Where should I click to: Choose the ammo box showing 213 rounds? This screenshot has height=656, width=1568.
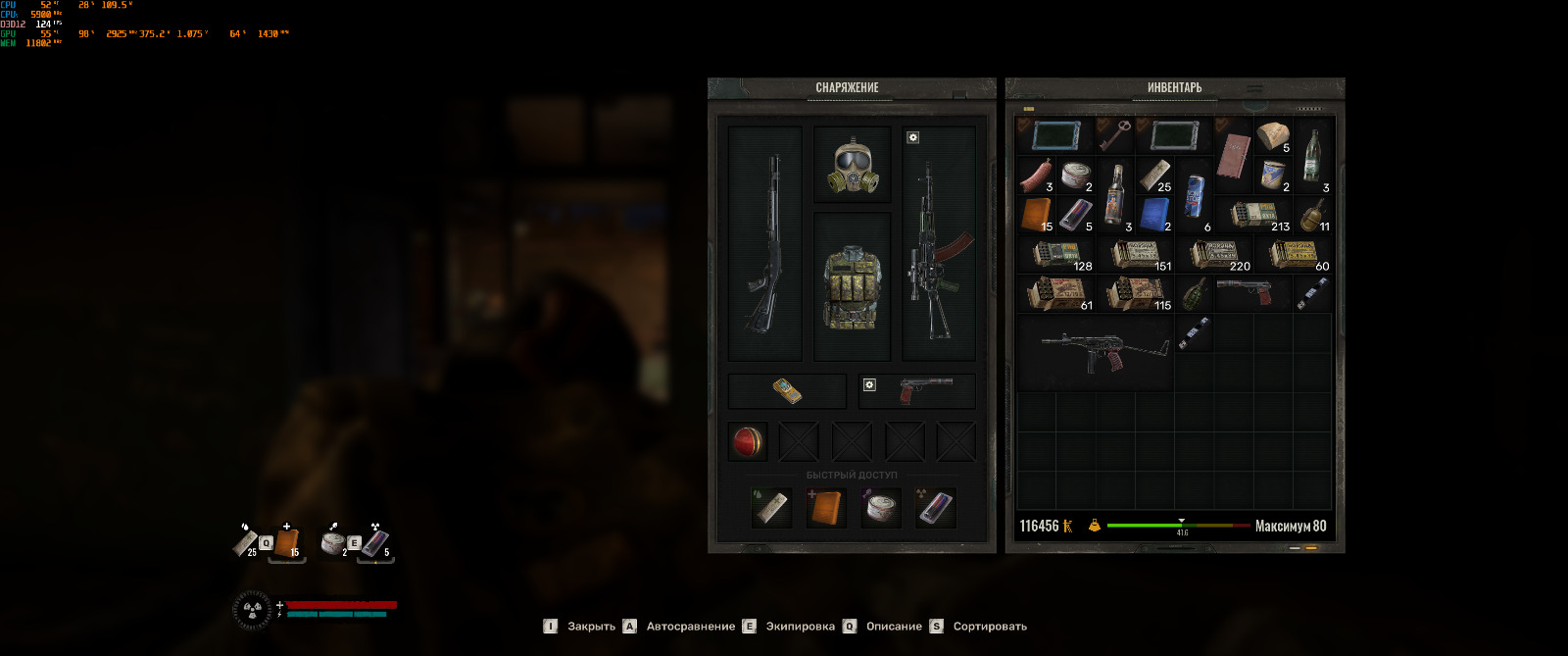pos(1255,215)
